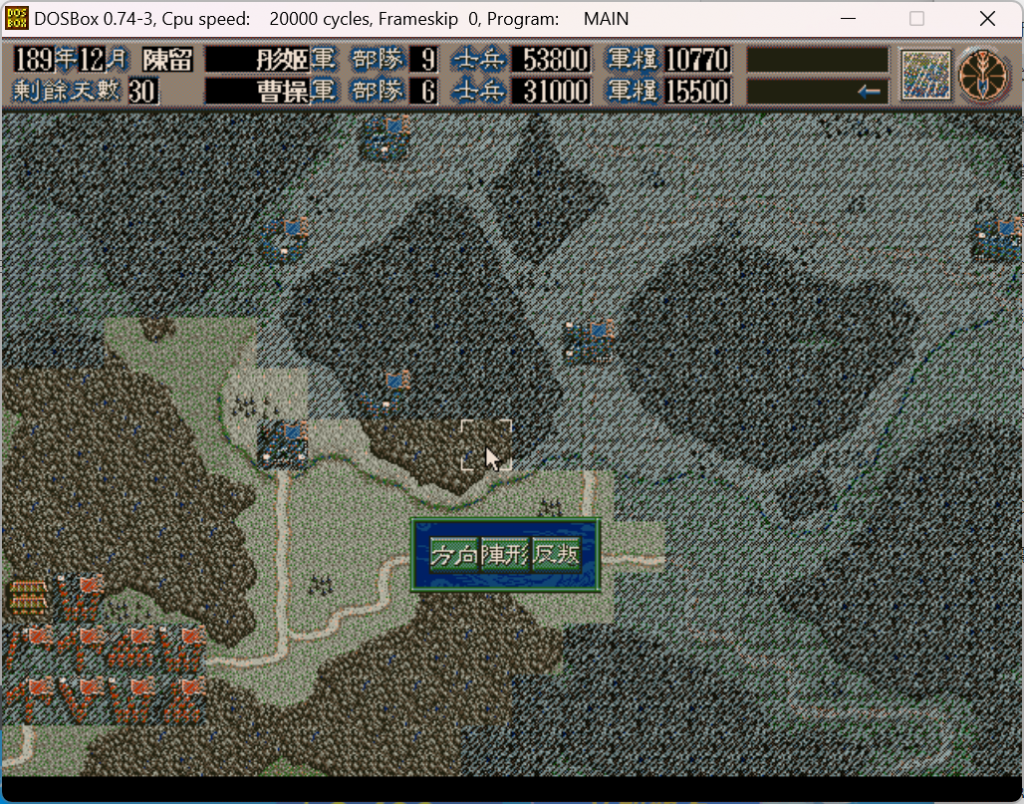Open the battlefield overview map thumbnail

[x=924, y=75]
